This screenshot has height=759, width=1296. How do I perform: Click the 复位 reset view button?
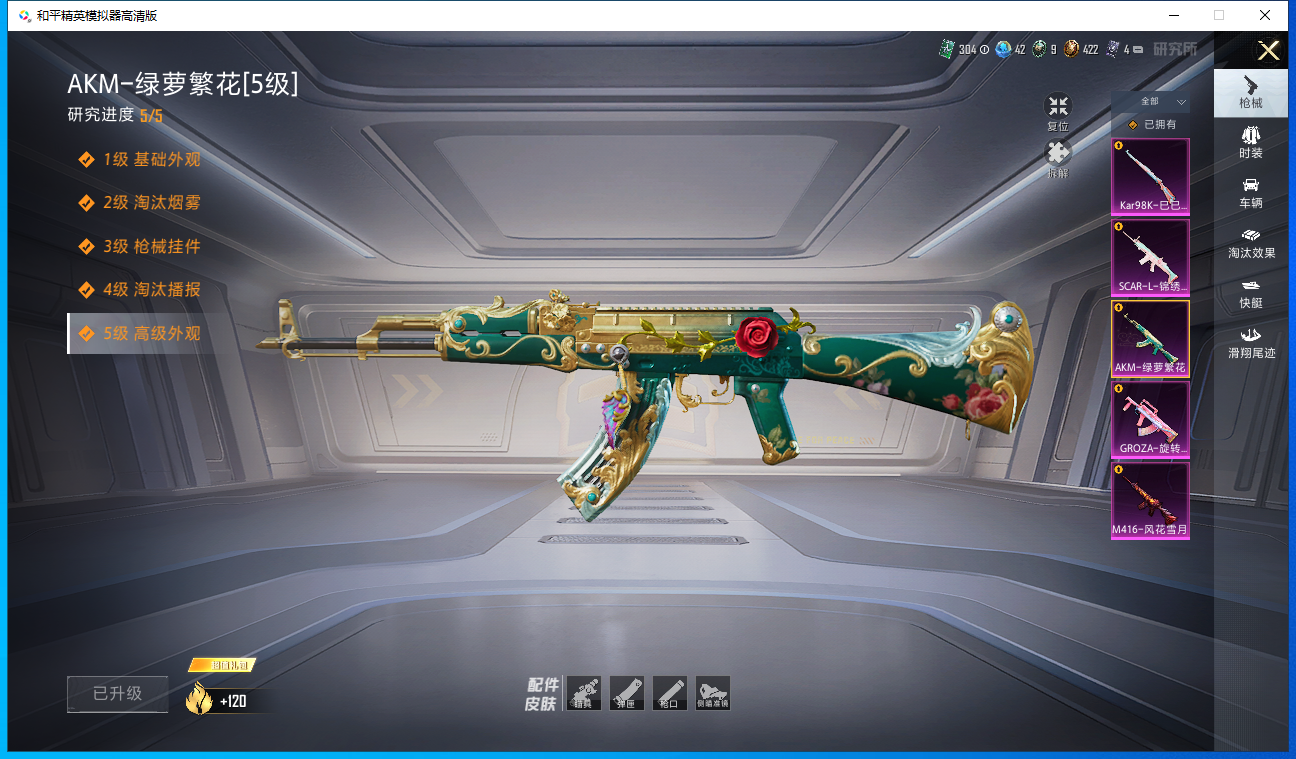[x=1058, y=111]
